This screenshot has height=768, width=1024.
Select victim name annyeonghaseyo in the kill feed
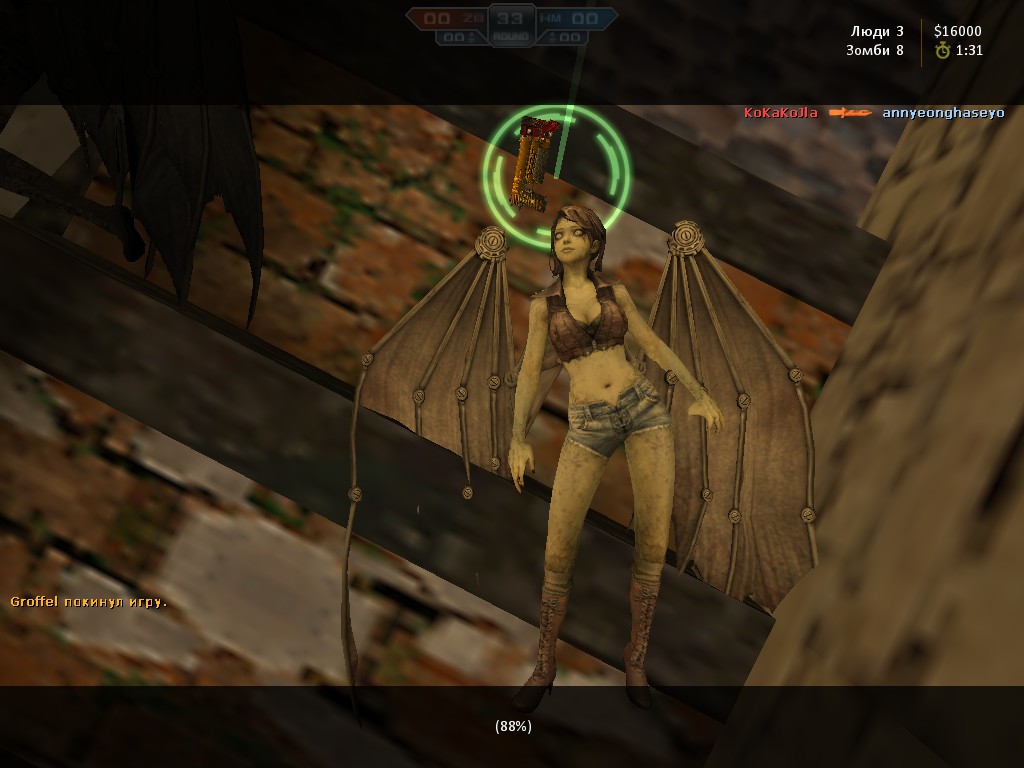(x=943, y=113)
